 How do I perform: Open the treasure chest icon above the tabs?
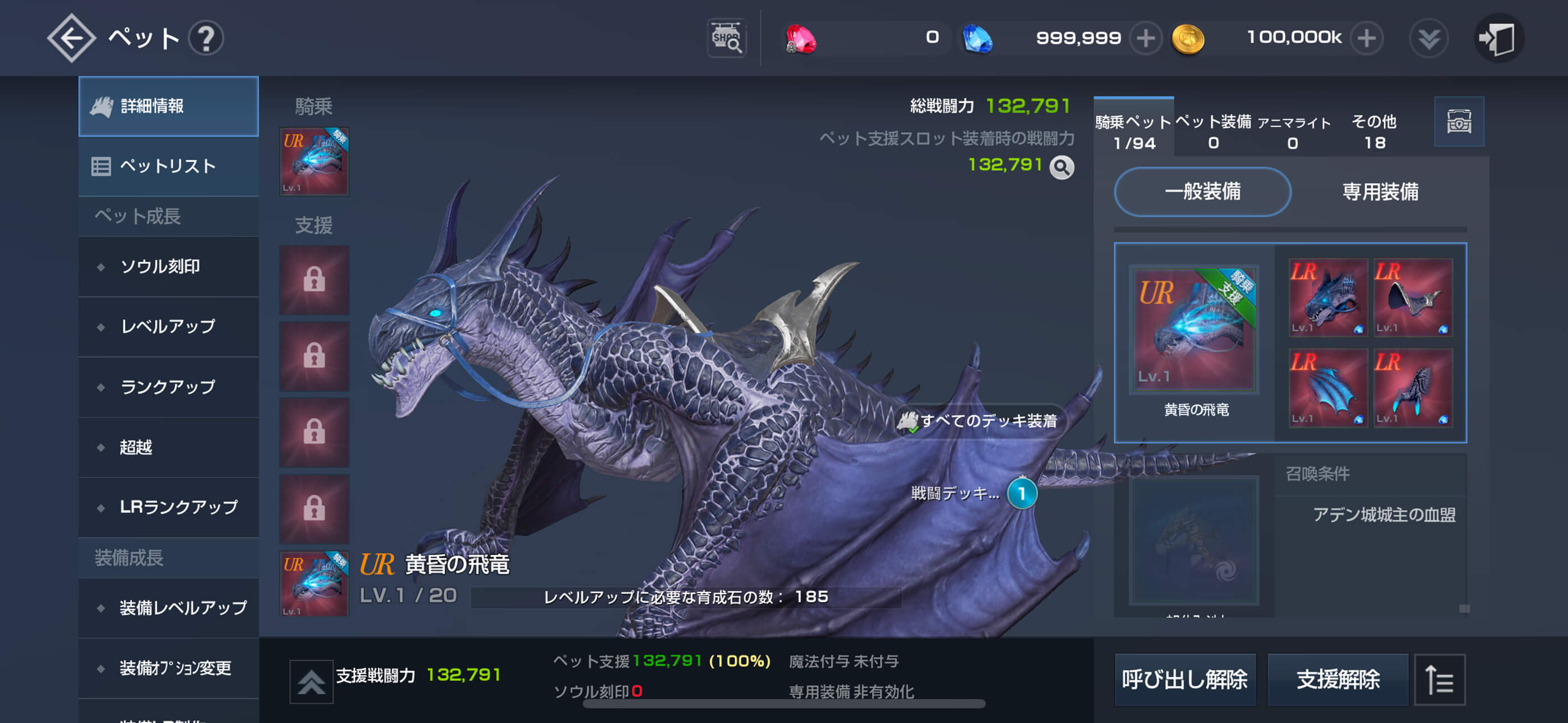click(1460, 122)
